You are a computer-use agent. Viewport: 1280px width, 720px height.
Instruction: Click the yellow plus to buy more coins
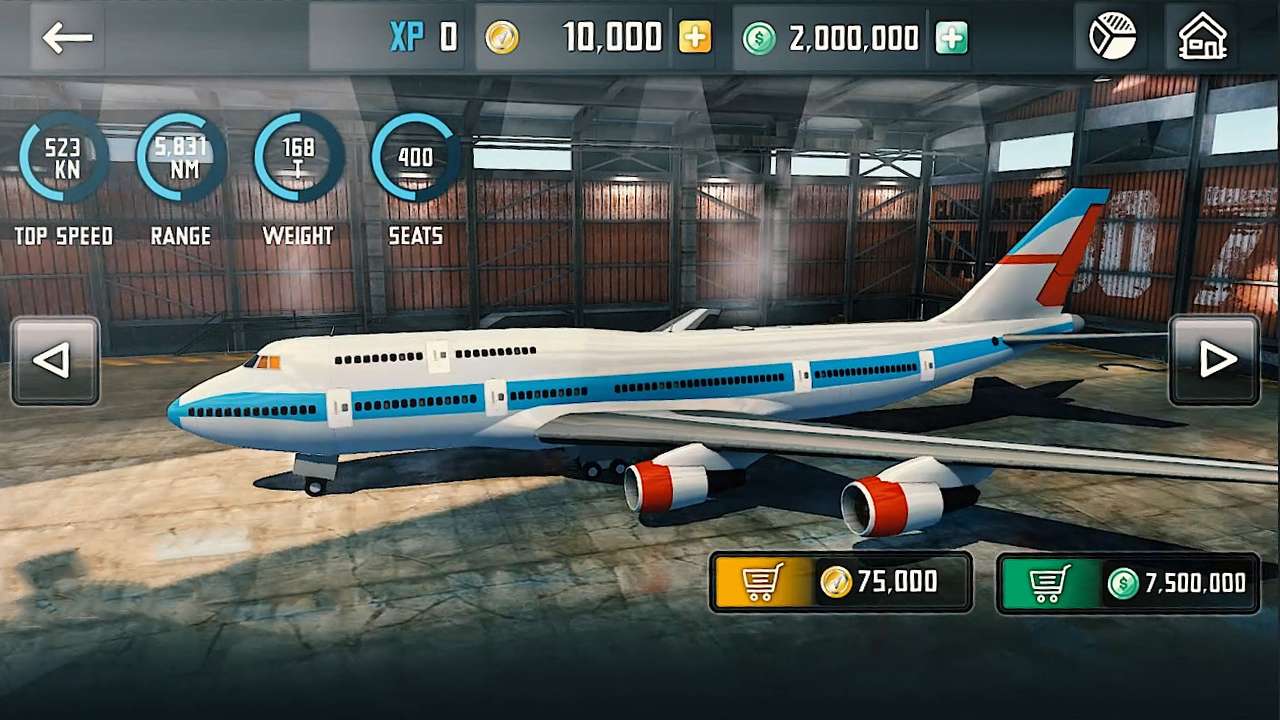[x=694, y=38]
